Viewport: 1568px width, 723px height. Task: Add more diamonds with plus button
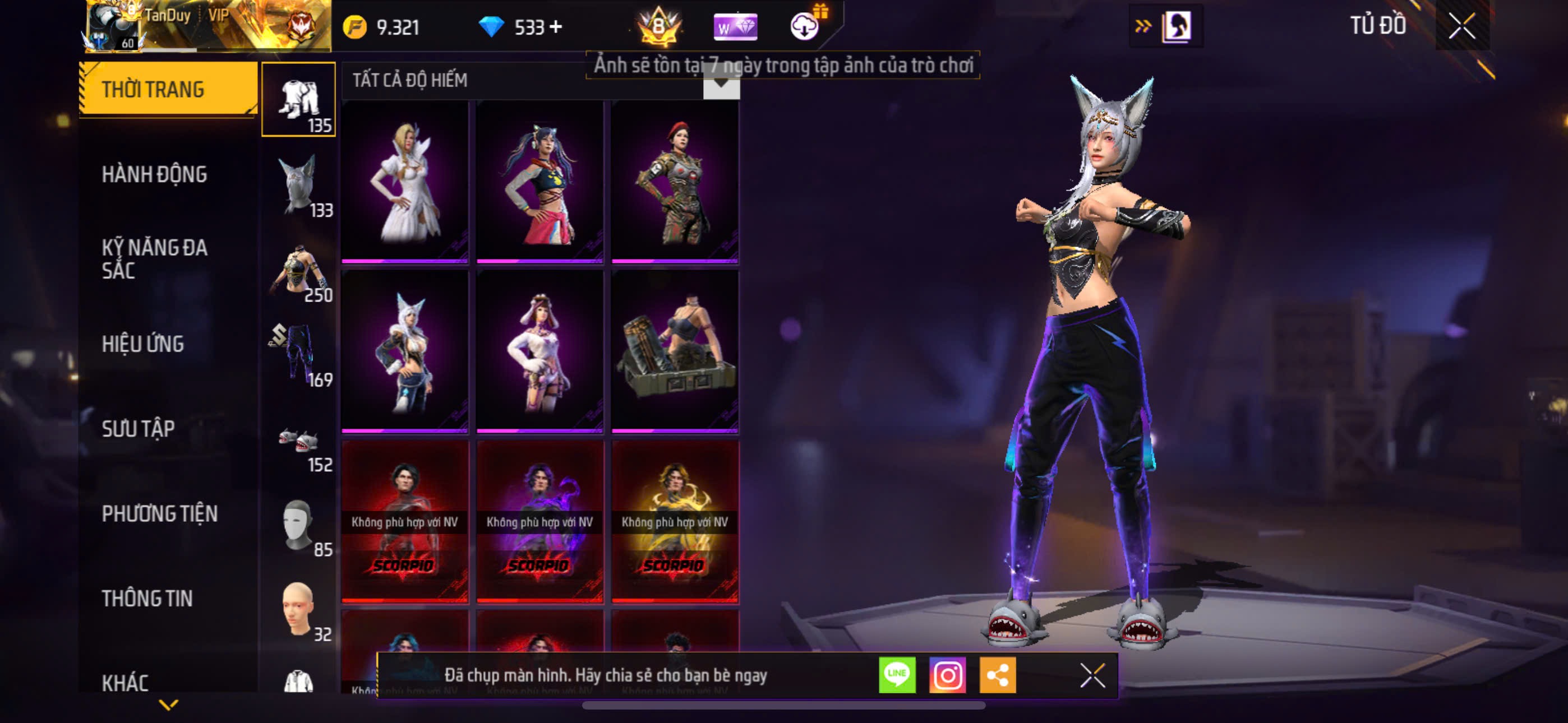tap(555, 27)
